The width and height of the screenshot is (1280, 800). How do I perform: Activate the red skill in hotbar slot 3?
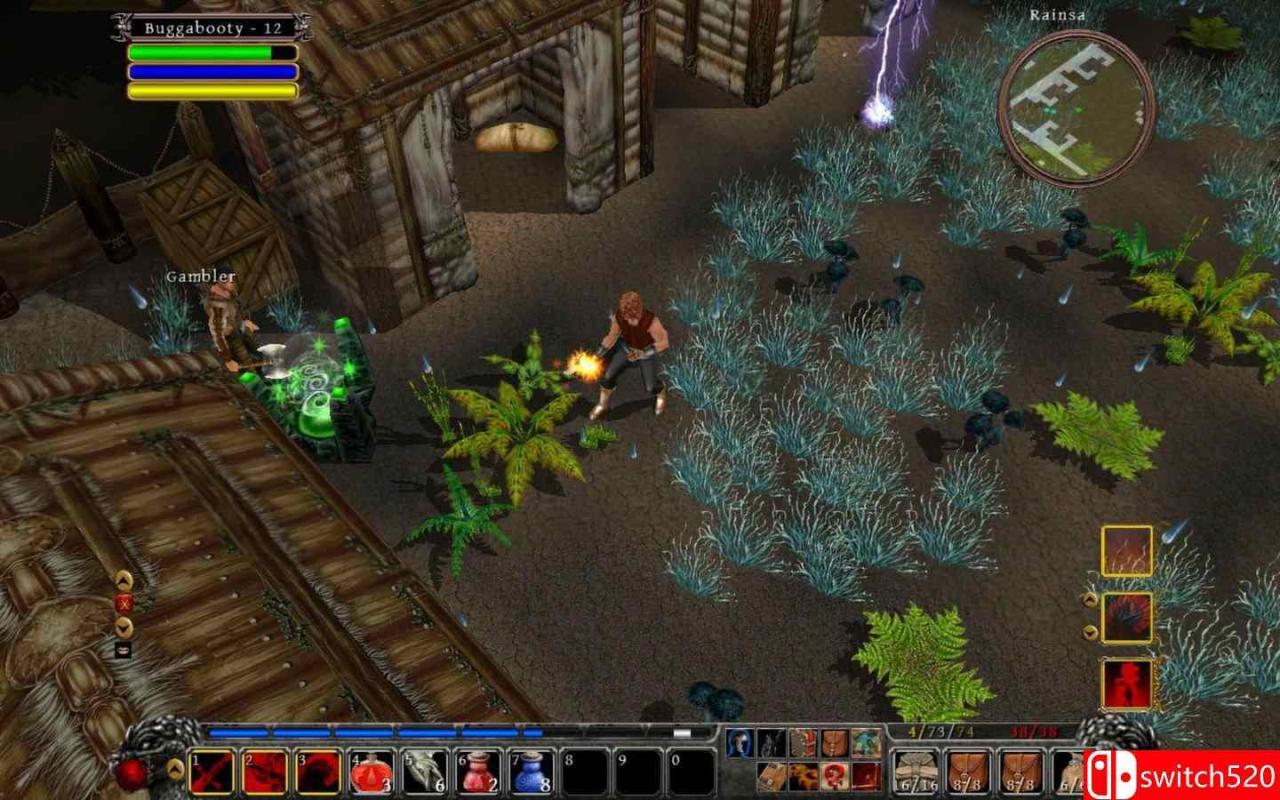coord(318,772)
